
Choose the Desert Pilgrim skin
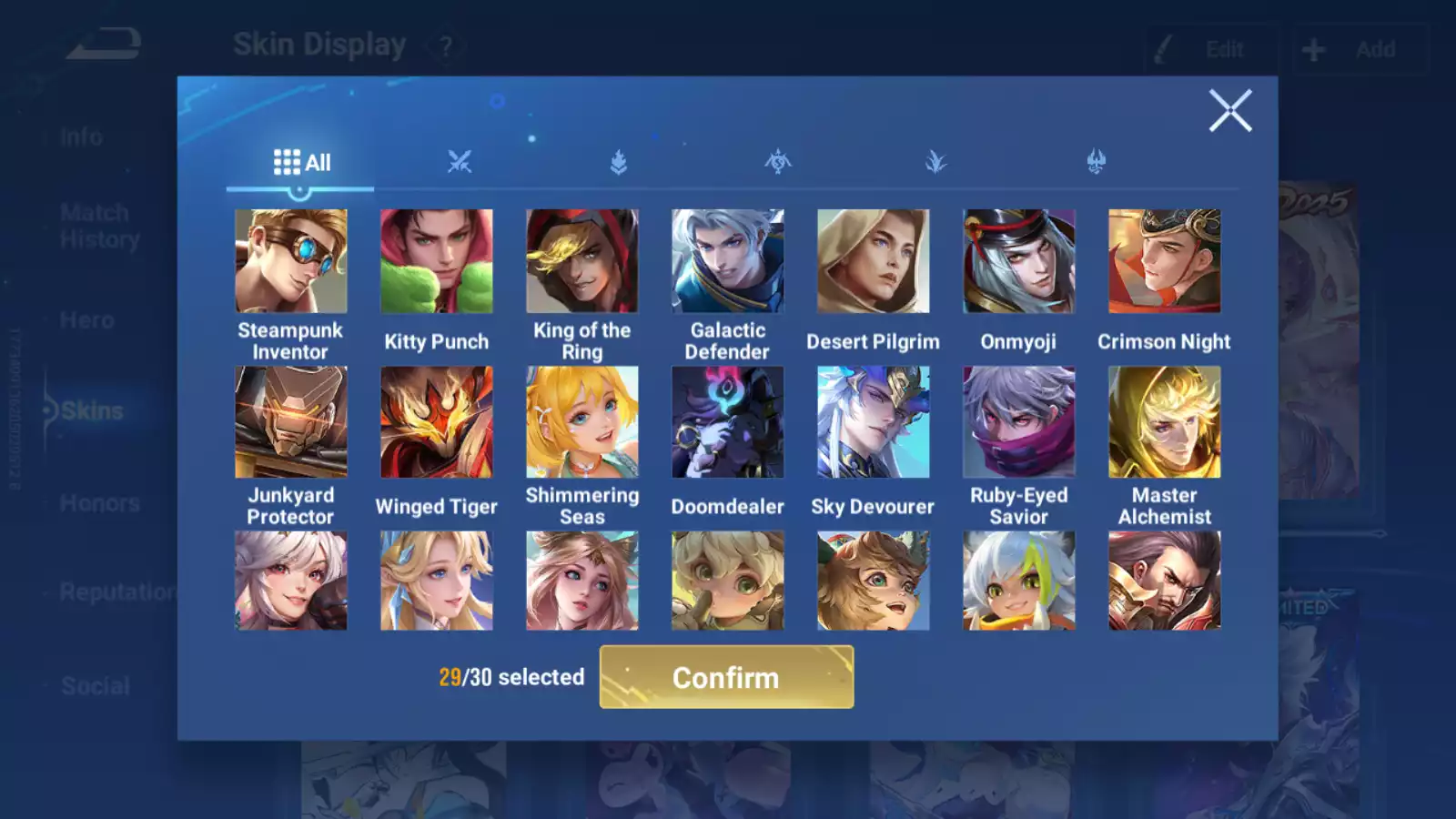click(x=874, y=262)
